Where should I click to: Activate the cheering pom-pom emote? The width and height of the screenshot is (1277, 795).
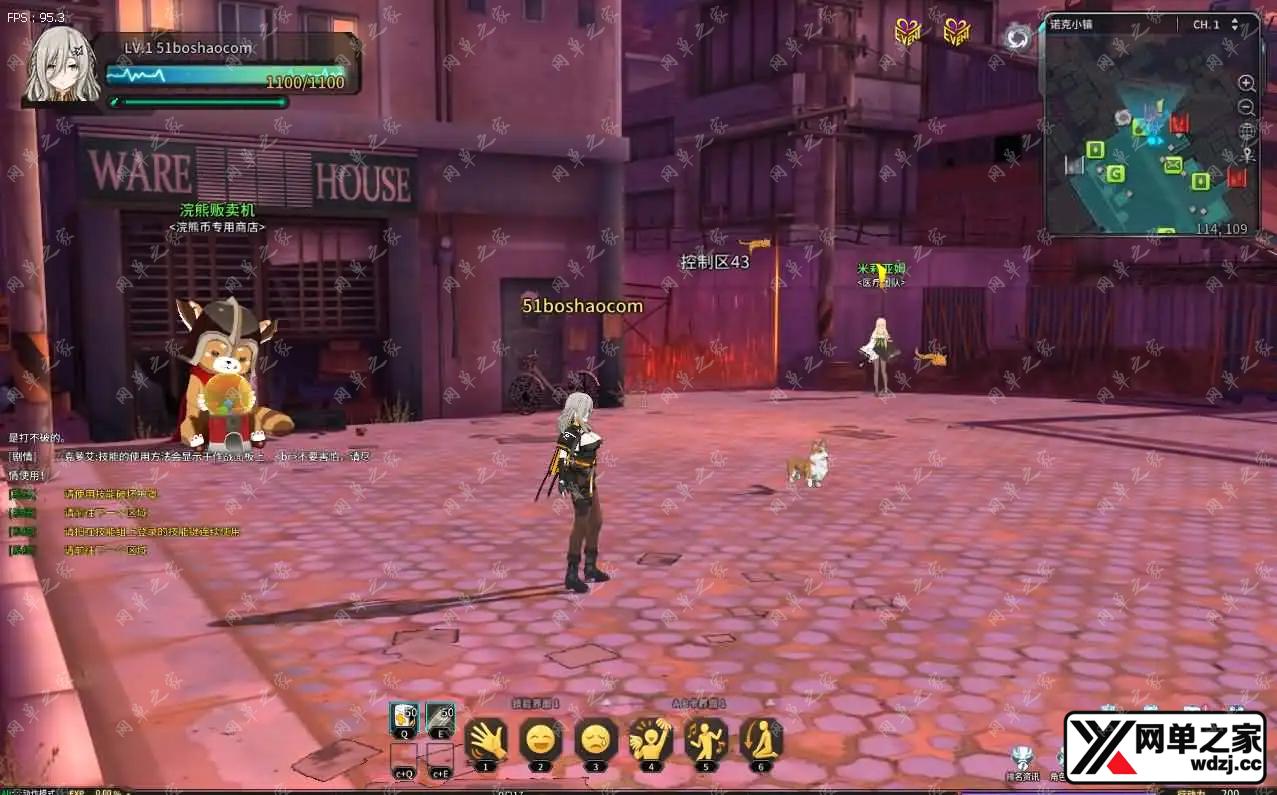(x=651, y=740)
